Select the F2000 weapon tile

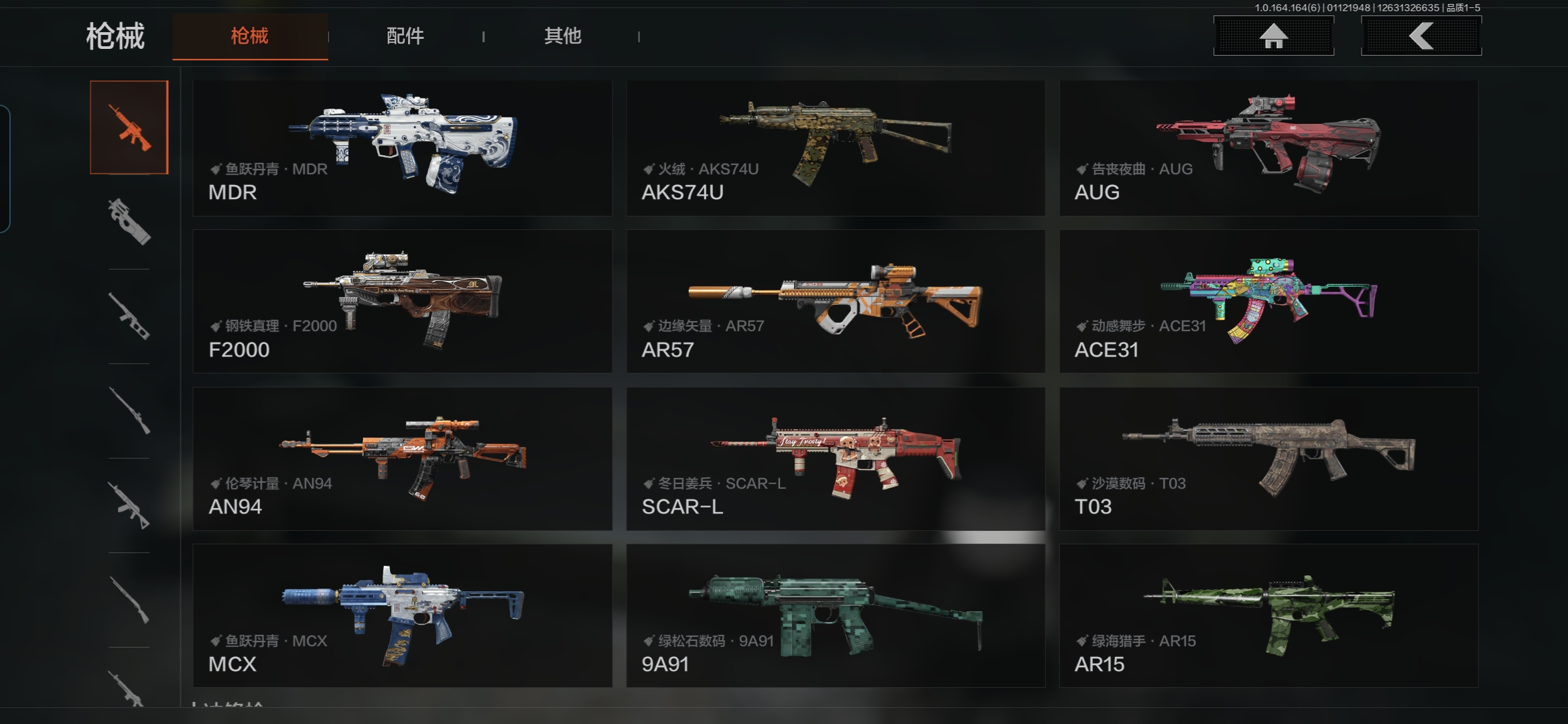(x=402, y=302)
